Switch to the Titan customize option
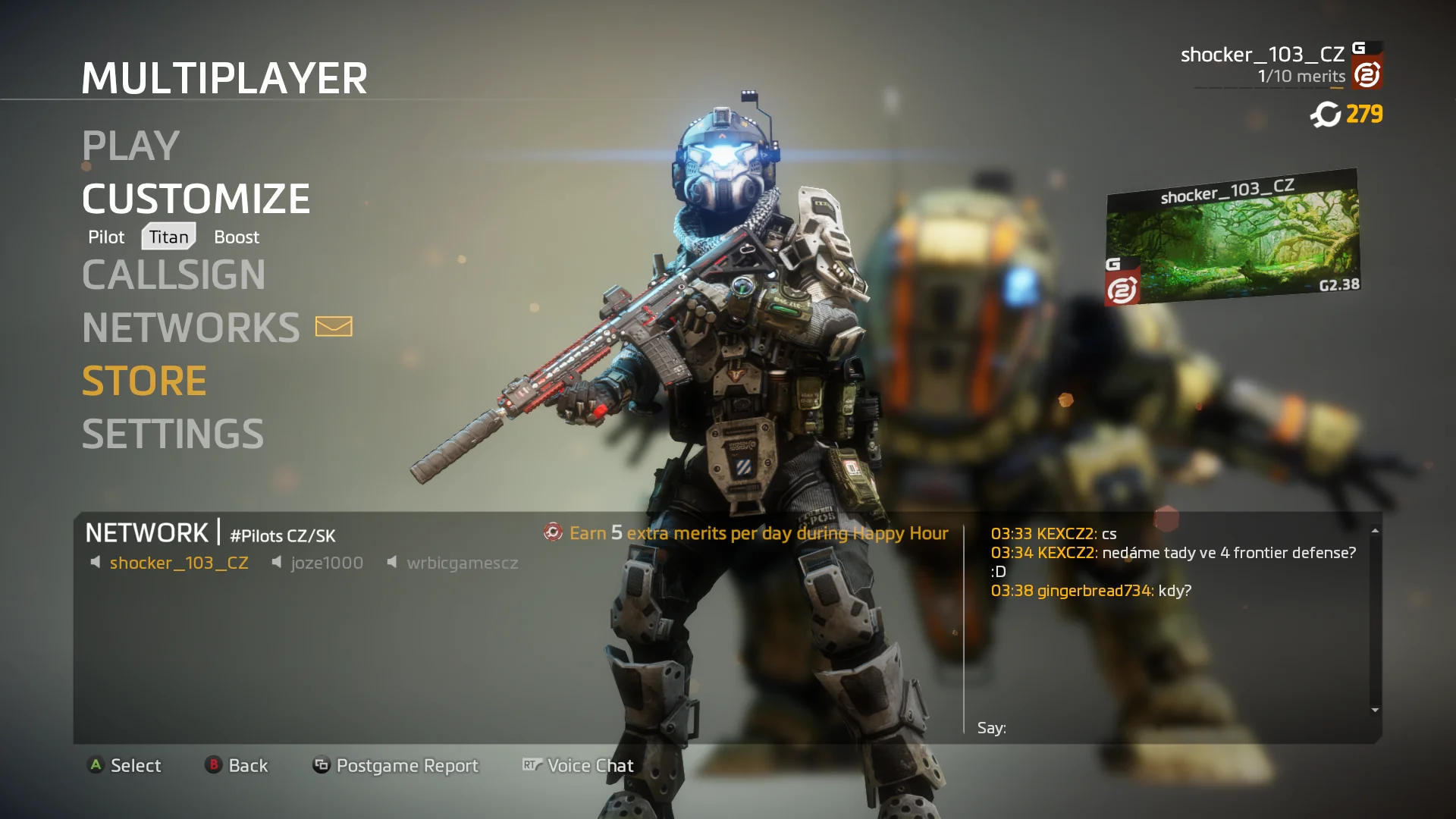The width and height of the screenshot is (1456, 819). click(168, 237)
